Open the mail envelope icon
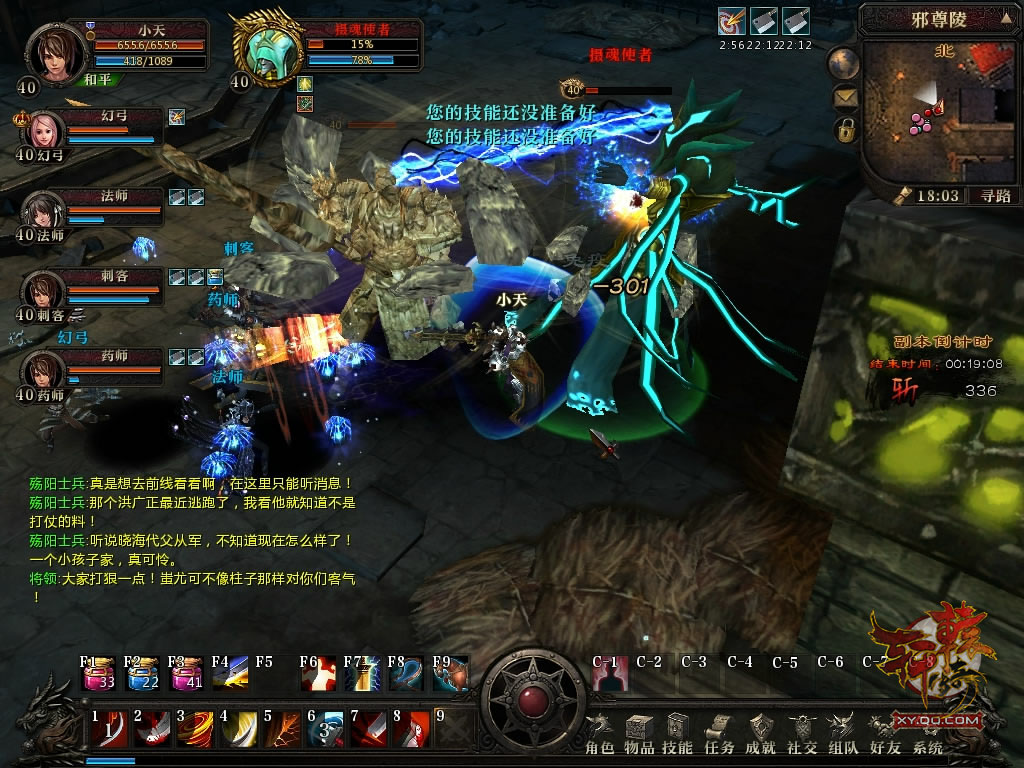This screenshot has width=1024, height=768. [846, 97]
